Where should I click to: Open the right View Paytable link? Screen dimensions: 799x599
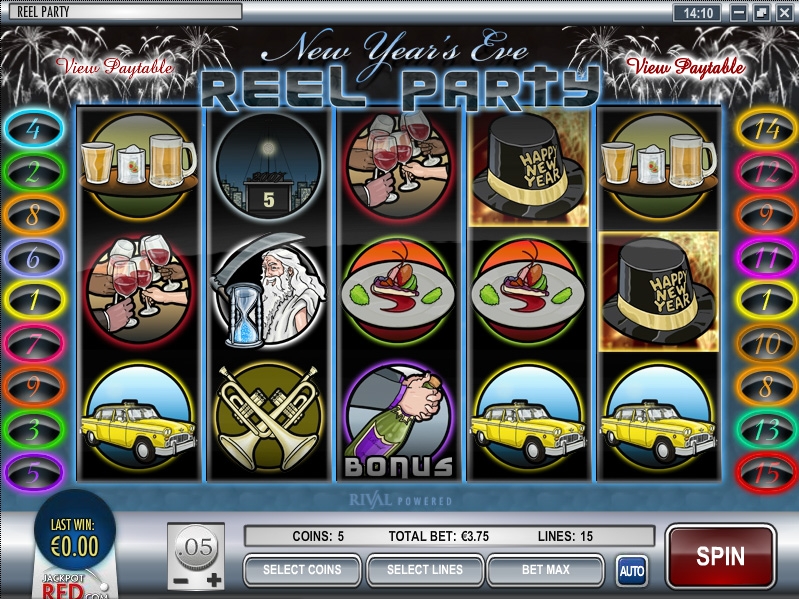[685, 68]
